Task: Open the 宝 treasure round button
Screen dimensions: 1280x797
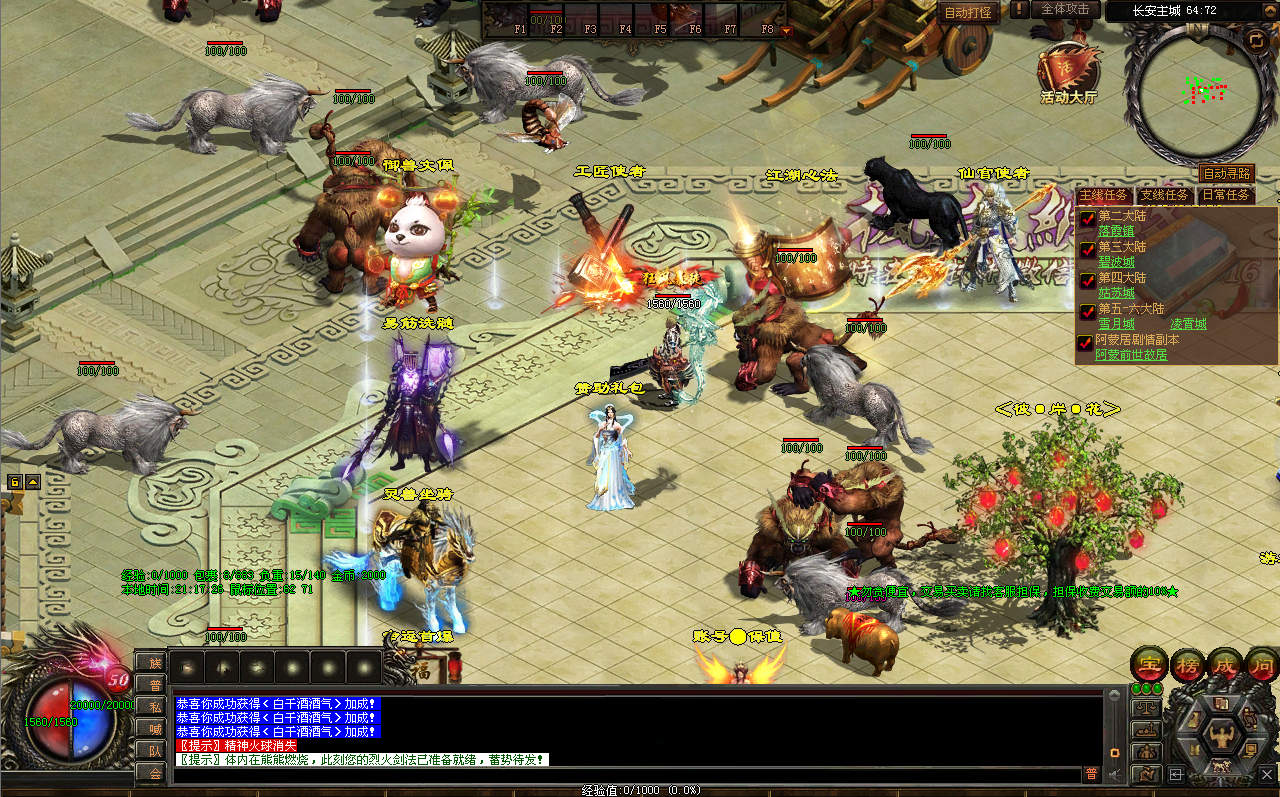Action: click(x=1149, y=664)
